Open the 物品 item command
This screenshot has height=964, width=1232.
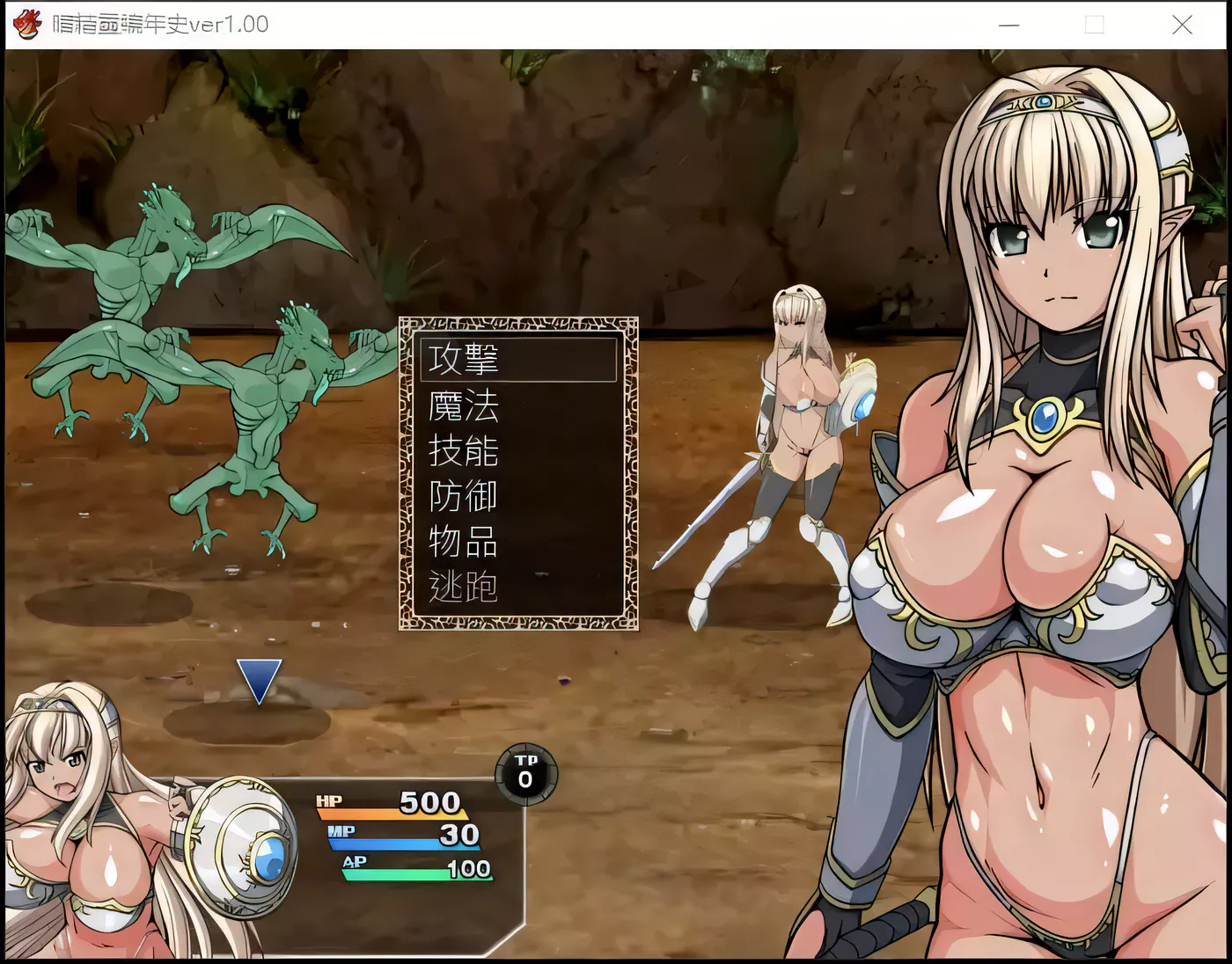coord(464,542)
